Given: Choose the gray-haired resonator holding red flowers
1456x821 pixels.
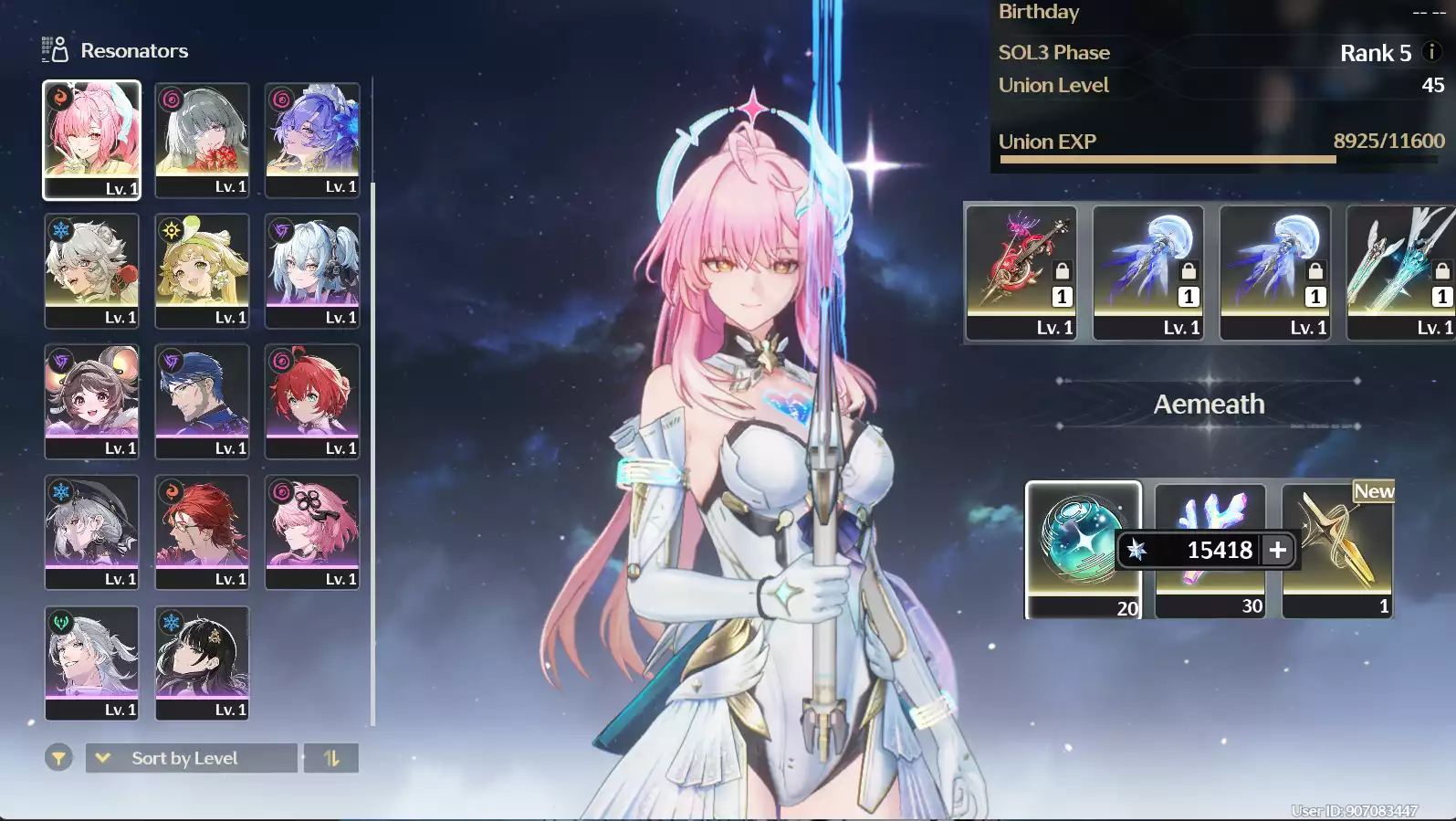Looking at the screenshot, I should [x=202, y=139].
